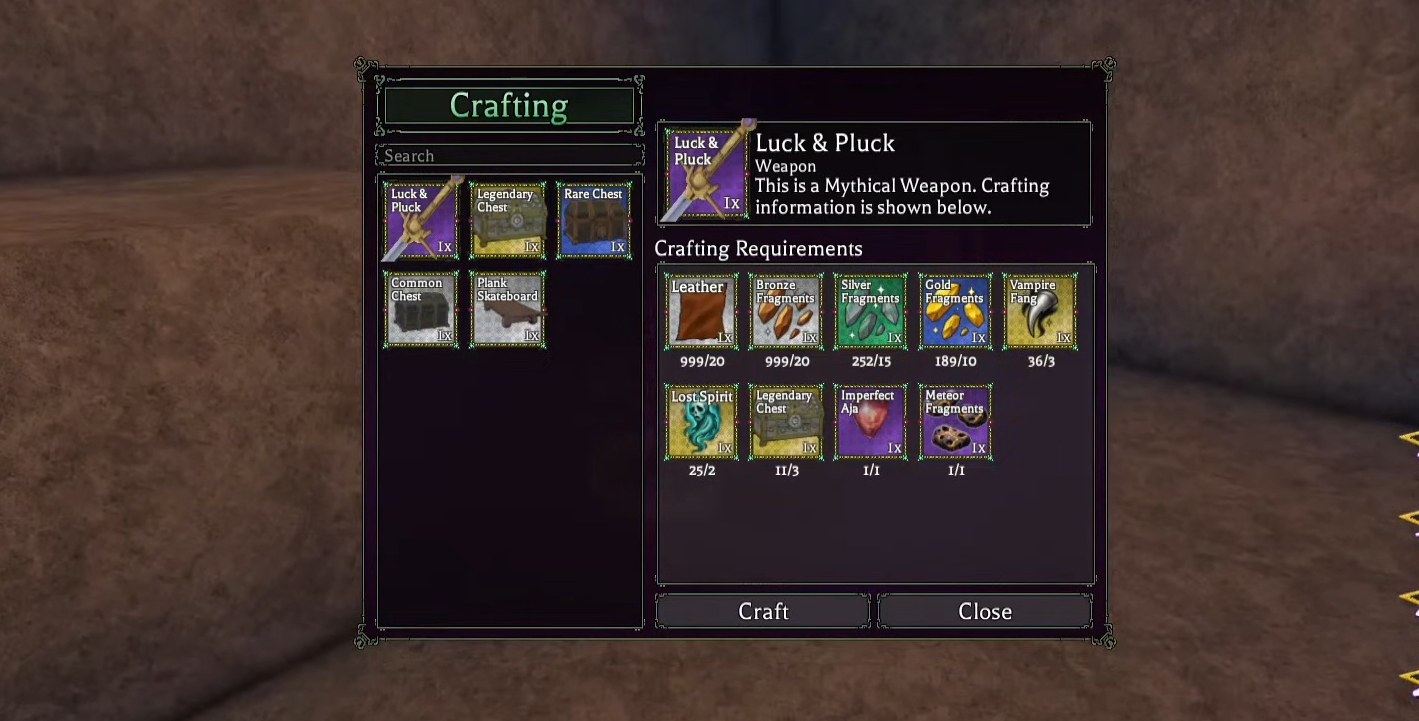Open the Rare Chest crafting recipe
The image size is (1419, 721).
tap(594, 219)
